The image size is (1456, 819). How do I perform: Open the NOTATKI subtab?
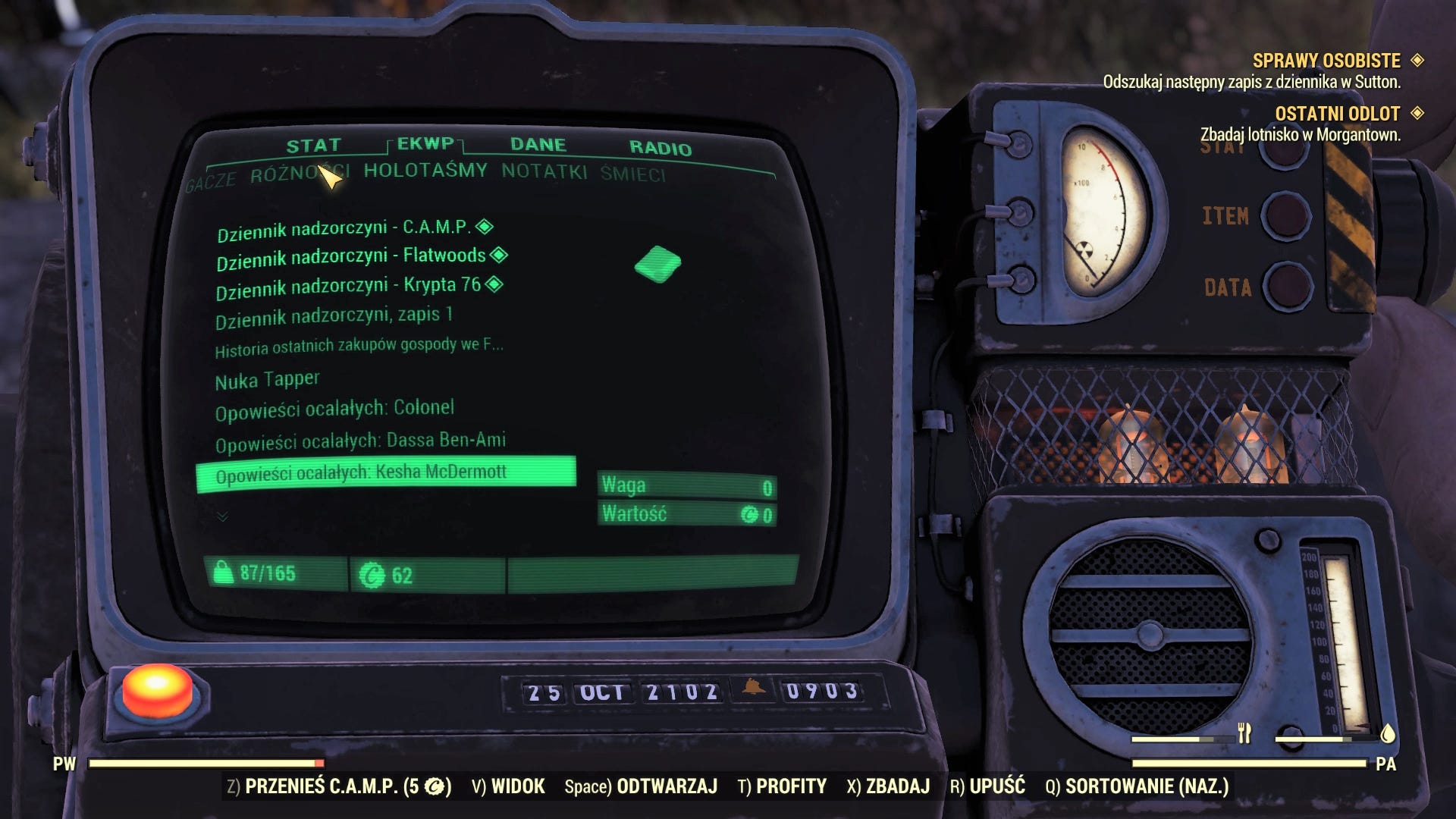pyautogui.click(x=544, y=173)
